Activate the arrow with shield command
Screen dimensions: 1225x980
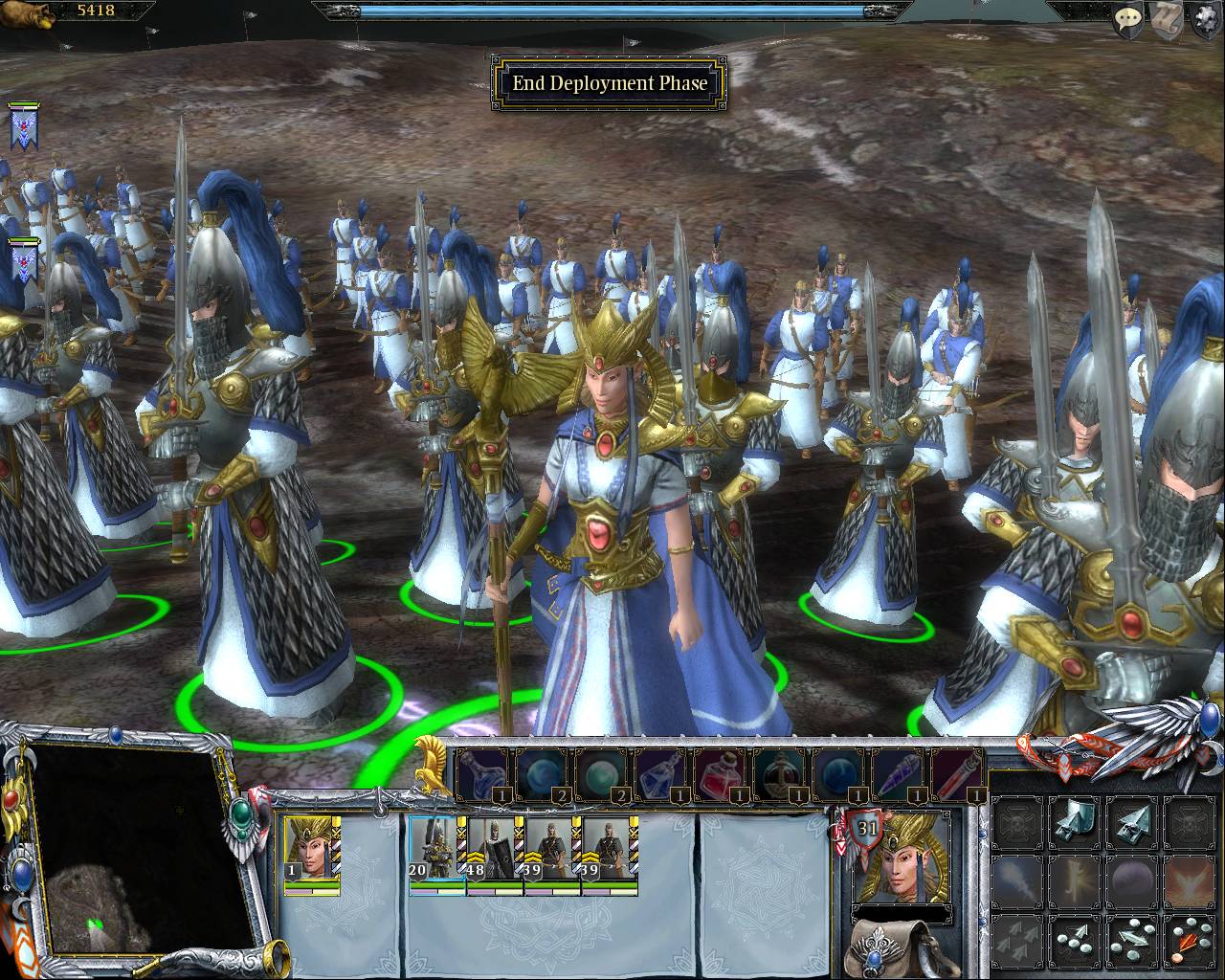(x=1077, y=821)
